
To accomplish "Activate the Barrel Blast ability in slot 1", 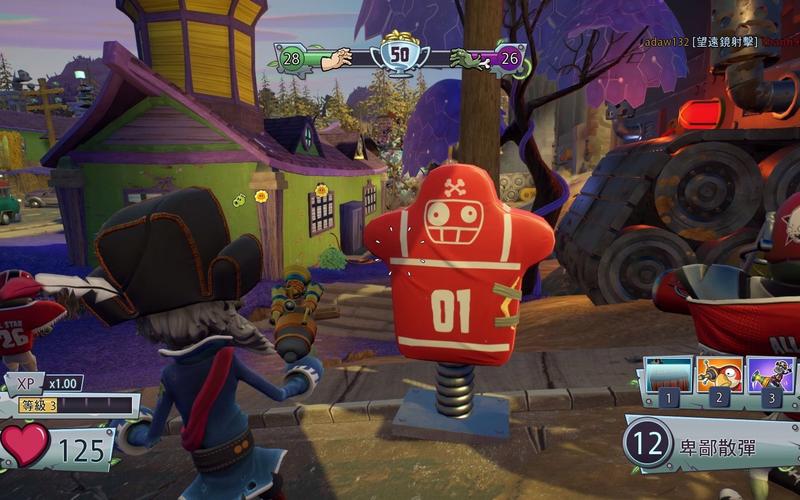I will tap(668, 376).
